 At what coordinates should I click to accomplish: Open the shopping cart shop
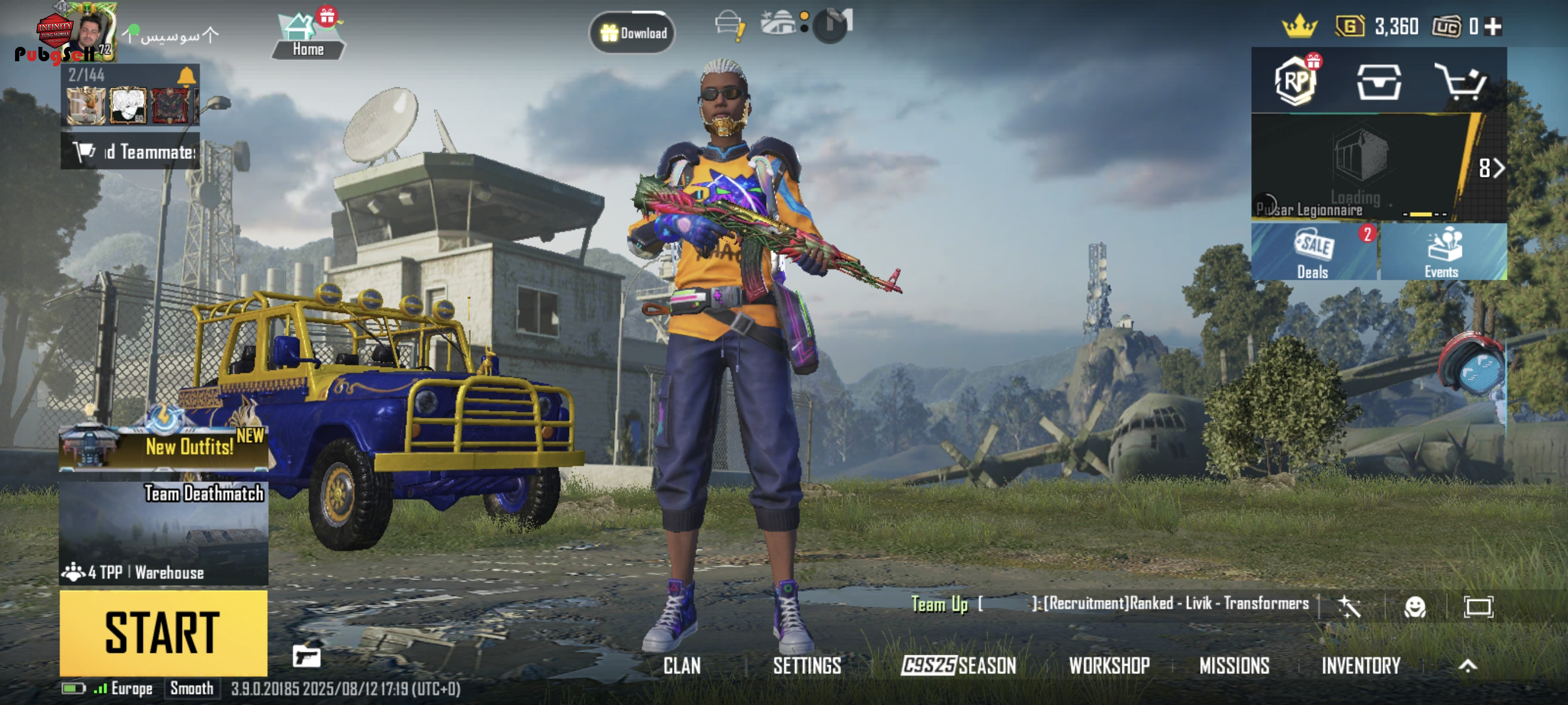(1460, 81)
